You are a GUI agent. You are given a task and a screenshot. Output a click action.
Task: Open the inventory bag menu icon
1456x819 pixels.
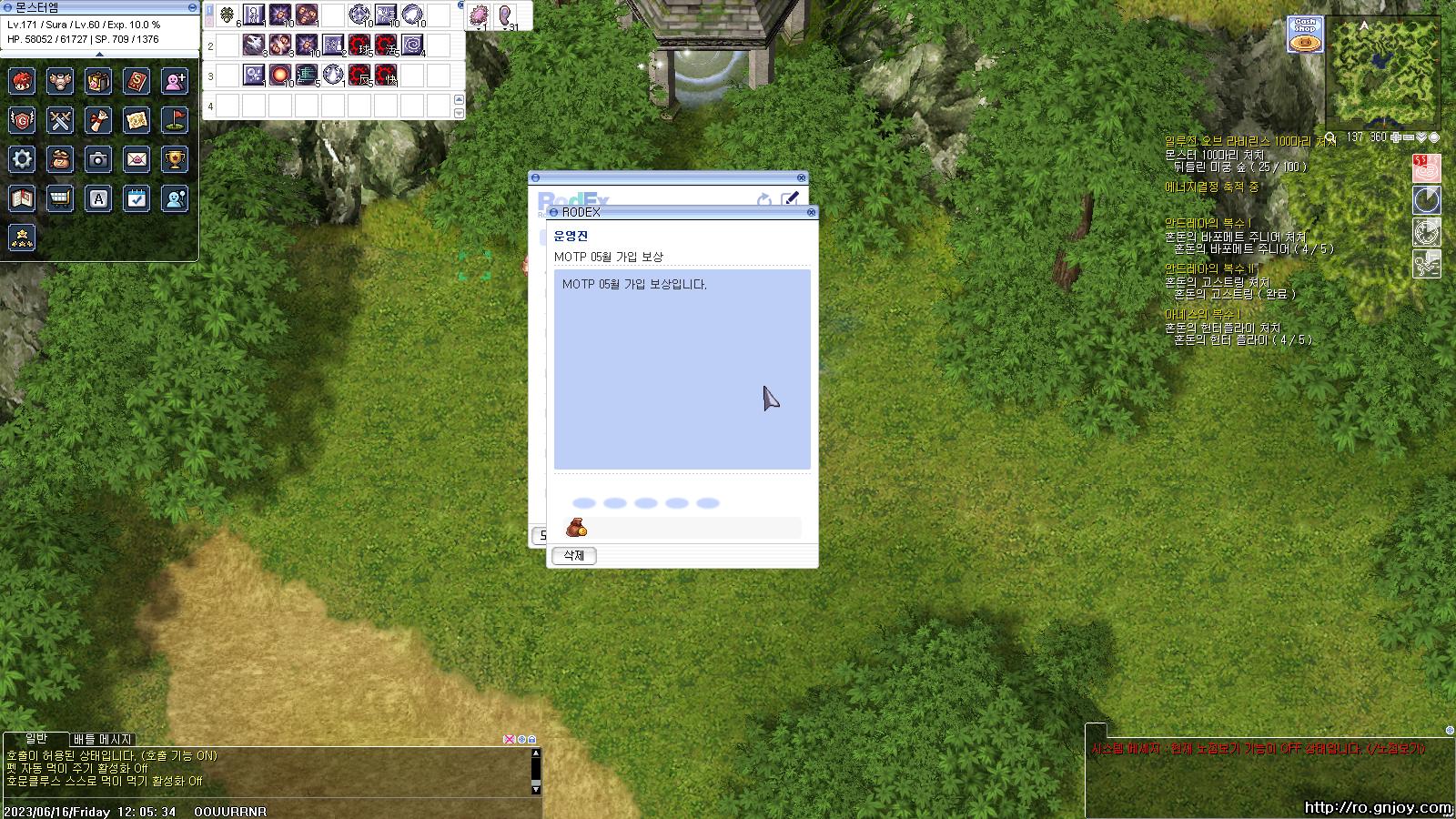98,81
